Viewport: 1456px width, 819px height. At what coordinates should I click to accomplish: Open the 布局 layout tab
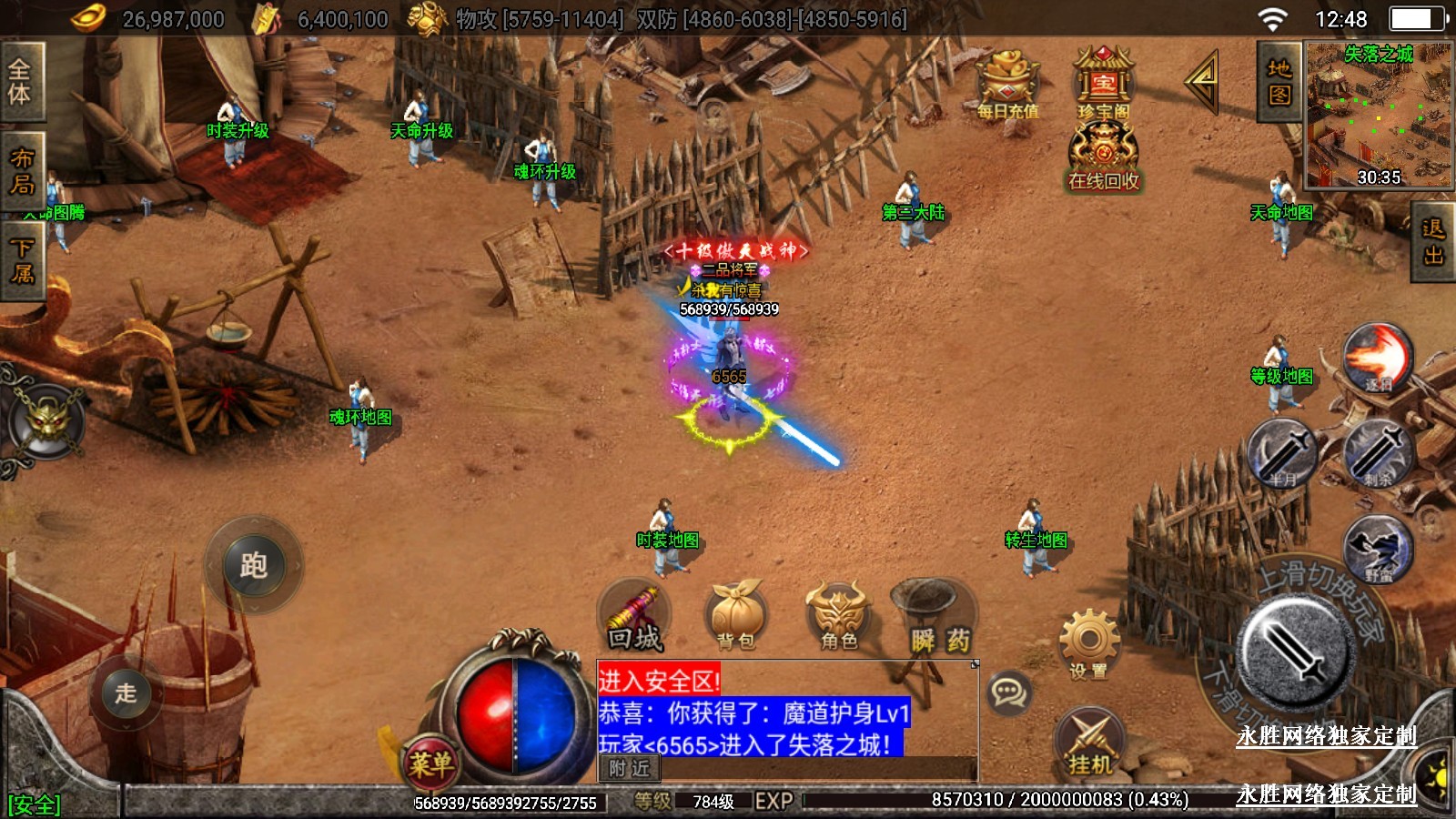point(22,171)
